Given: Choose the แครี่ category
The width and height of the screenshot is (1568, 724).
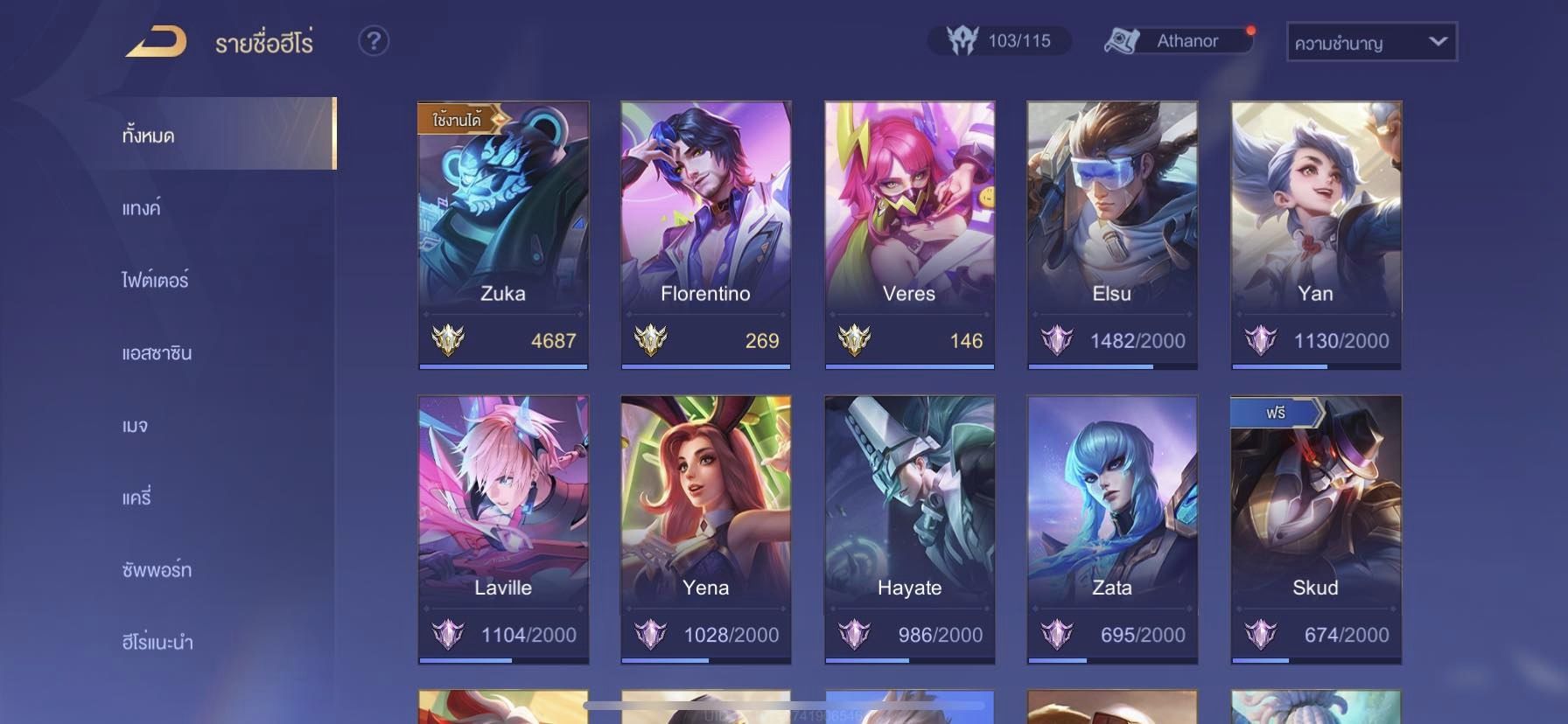Looking at the screenshot, I should coord(137,498).
